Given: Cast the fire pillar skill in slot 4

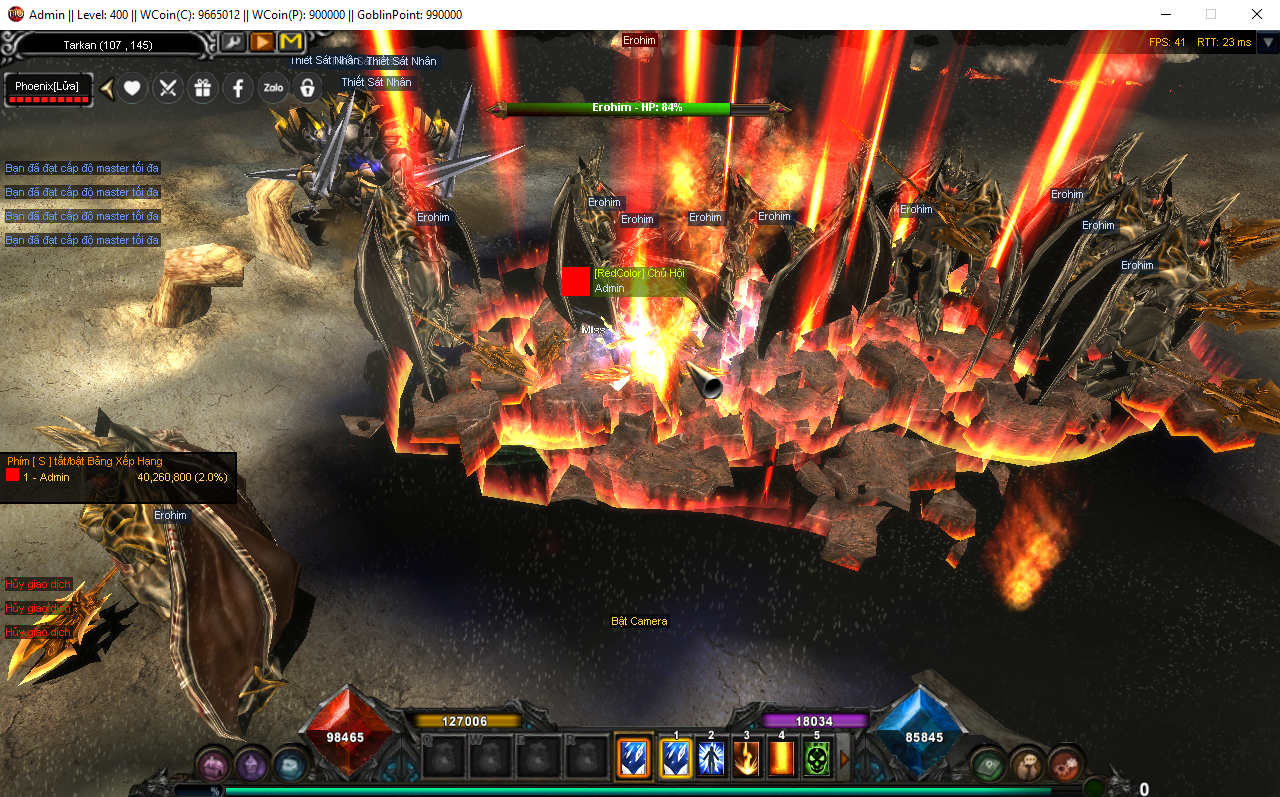Looking at the screenshot, I should (x=781, y=758).
